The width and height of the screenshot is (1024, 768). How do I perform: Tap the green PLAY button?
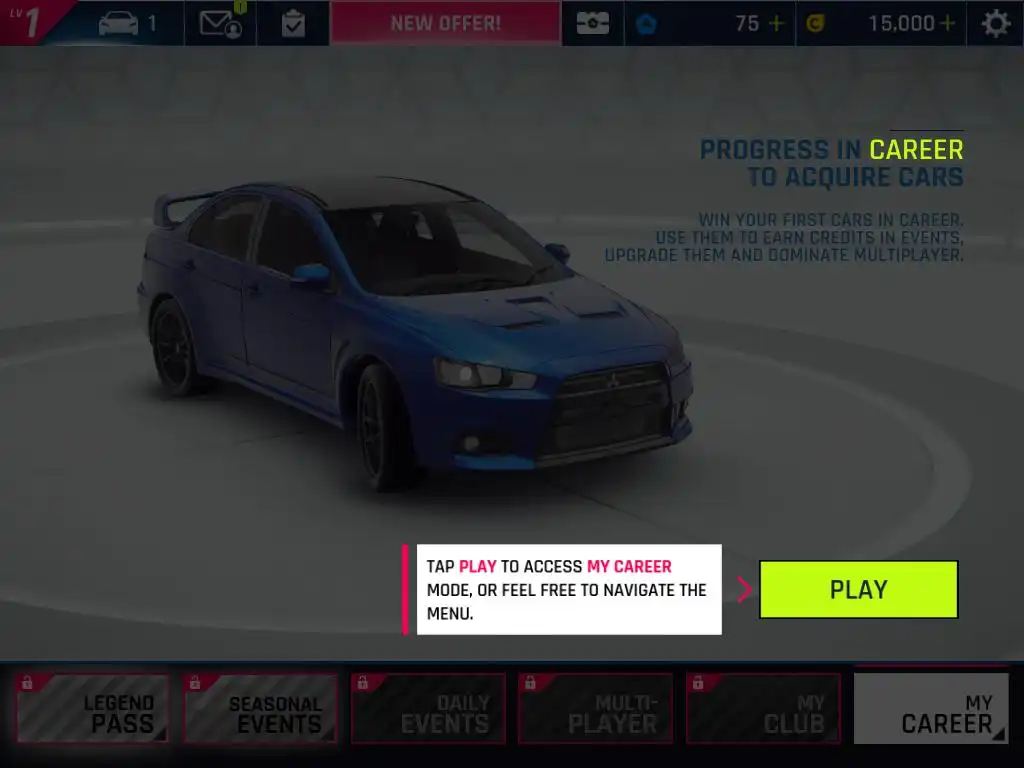point(858,589)
